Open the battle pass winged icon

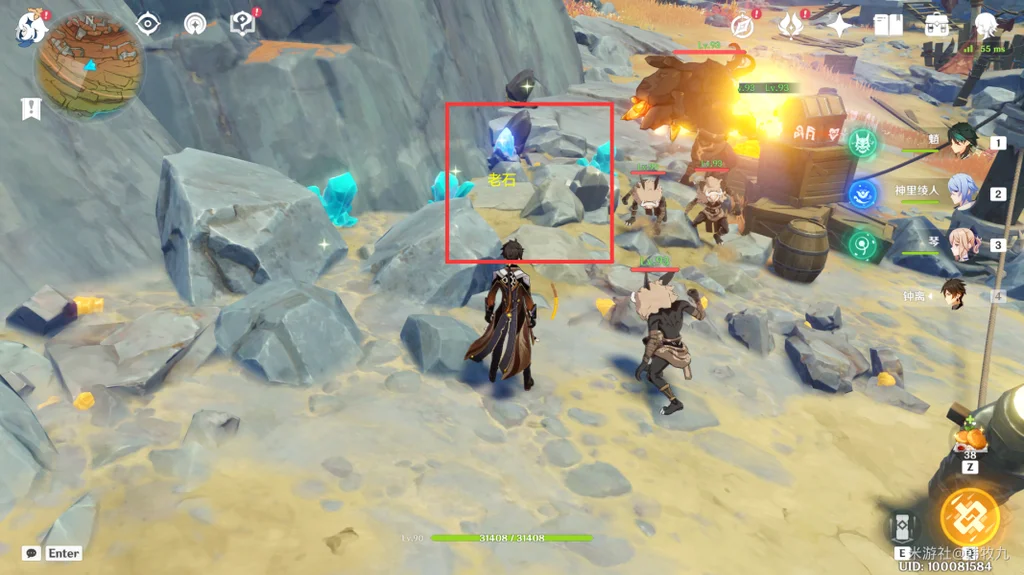[791, 25]
